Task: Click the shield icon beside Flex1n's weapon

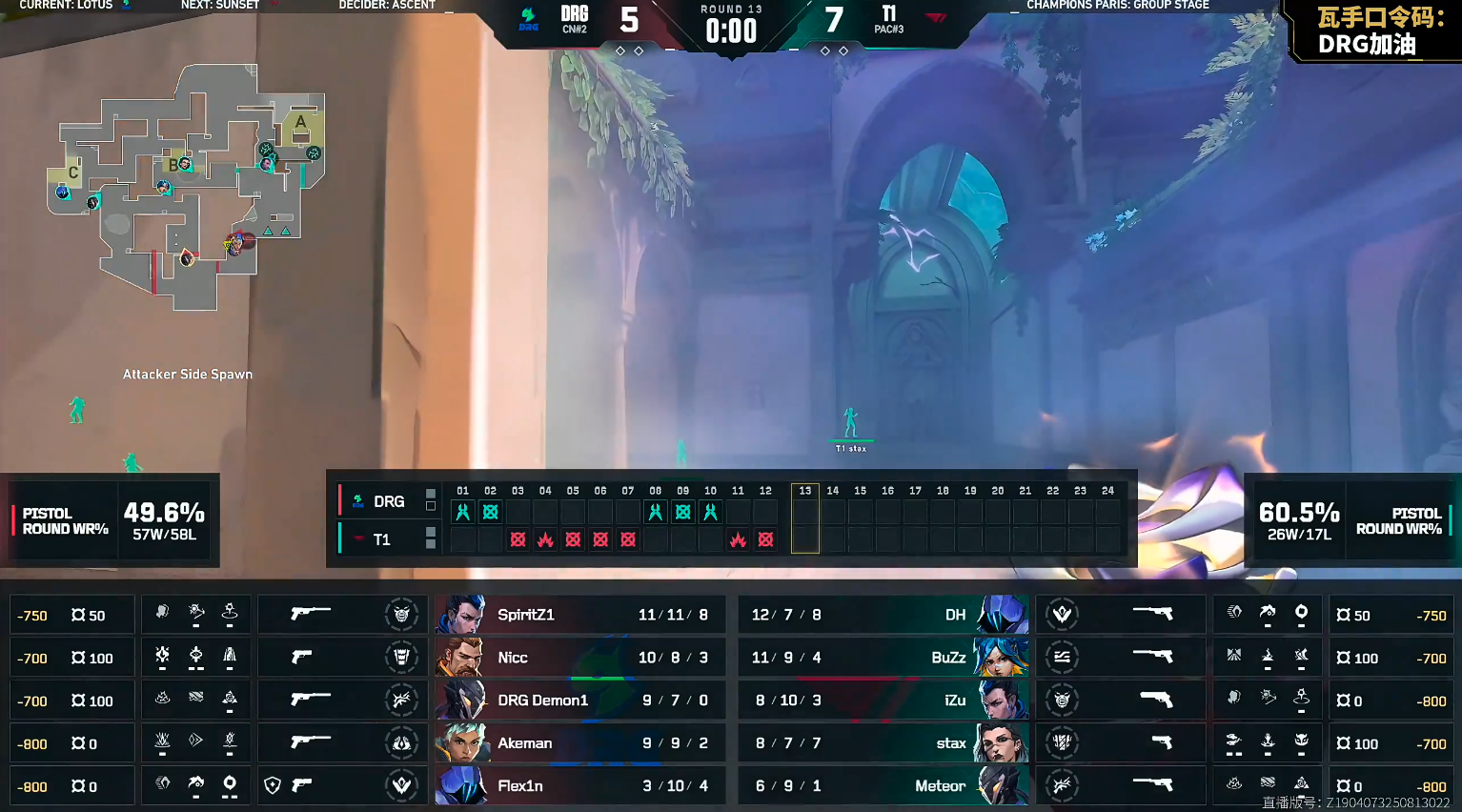Action: (x=273, y=785)
